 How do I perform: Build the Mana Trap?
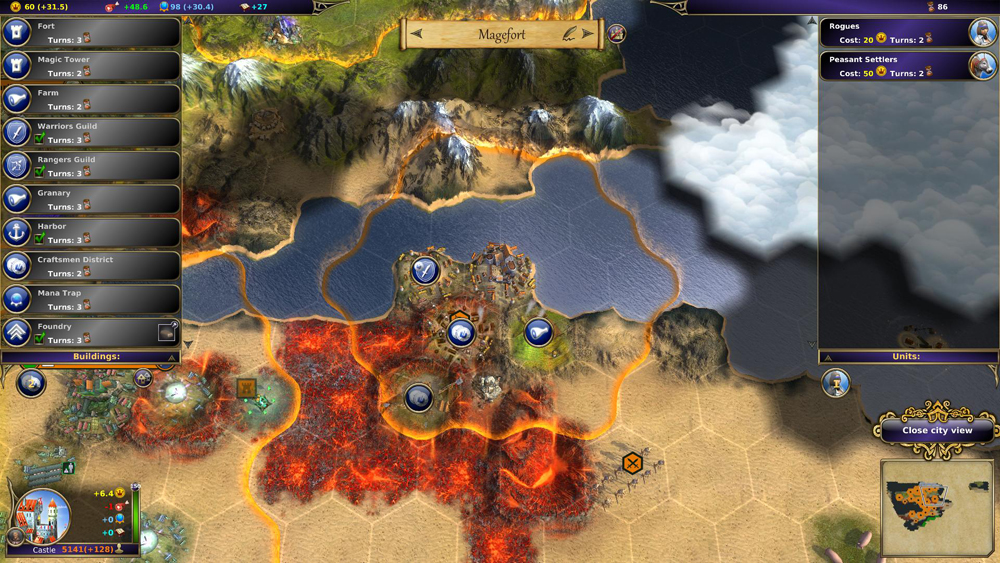click(x=90, y=299)
